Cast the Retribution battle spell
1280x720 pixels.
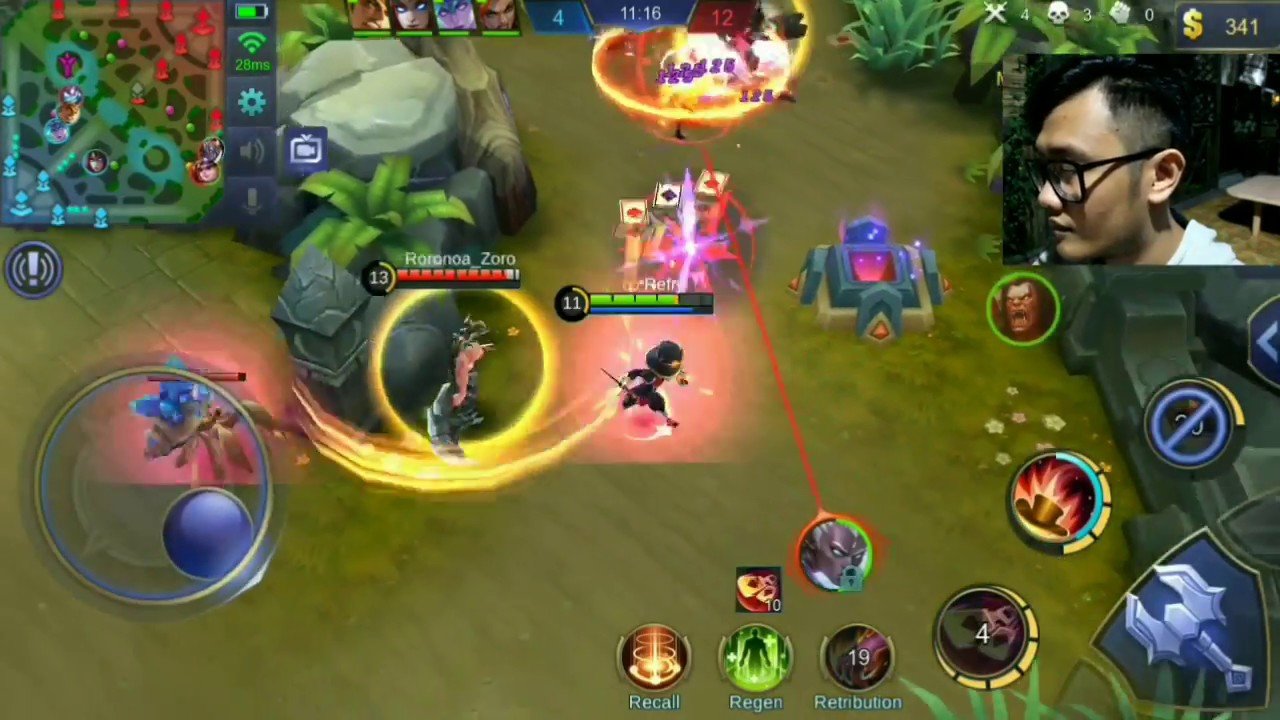tap(857, 658)
